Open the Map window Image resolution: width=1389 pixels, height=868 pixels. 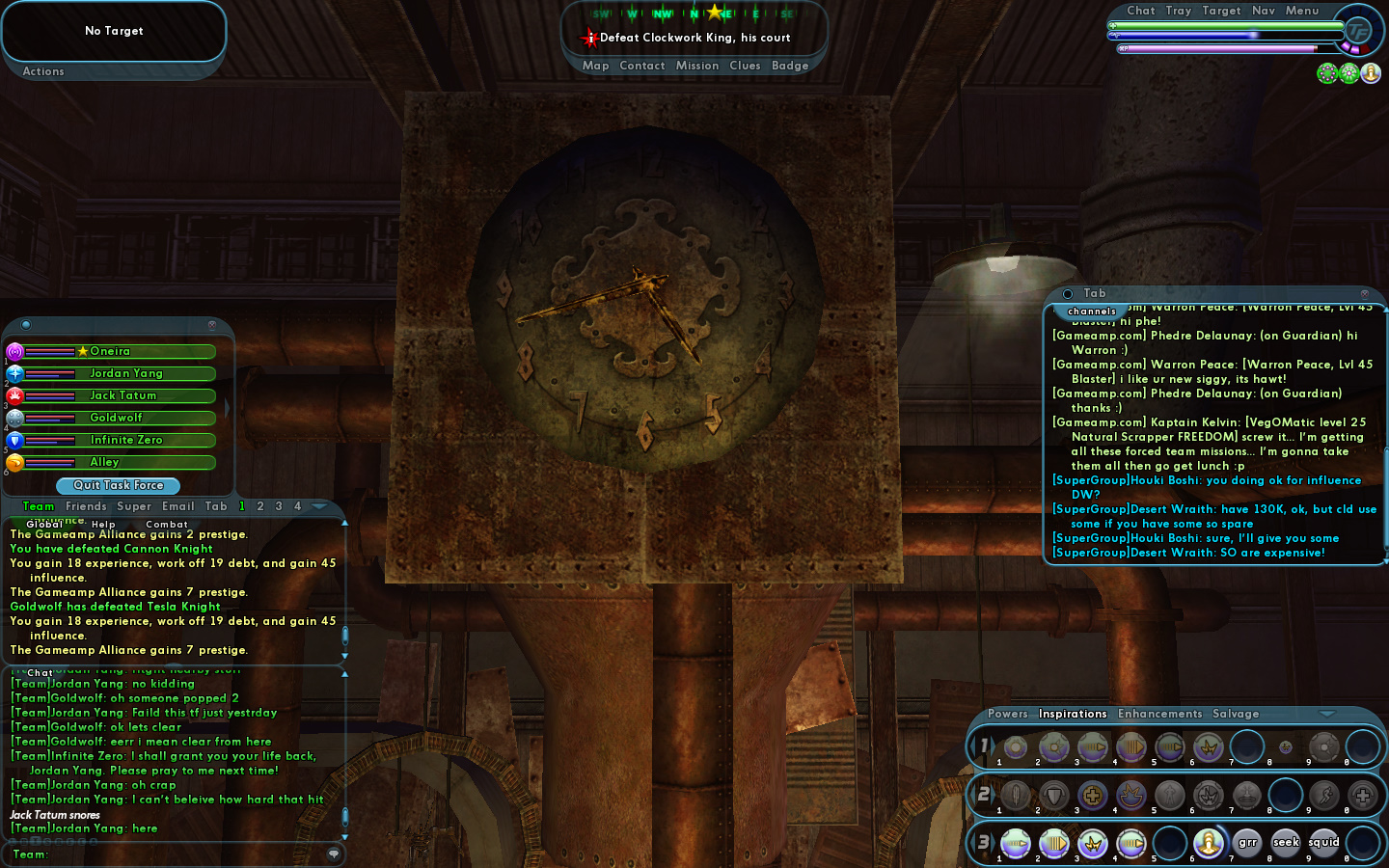[595, 66]
